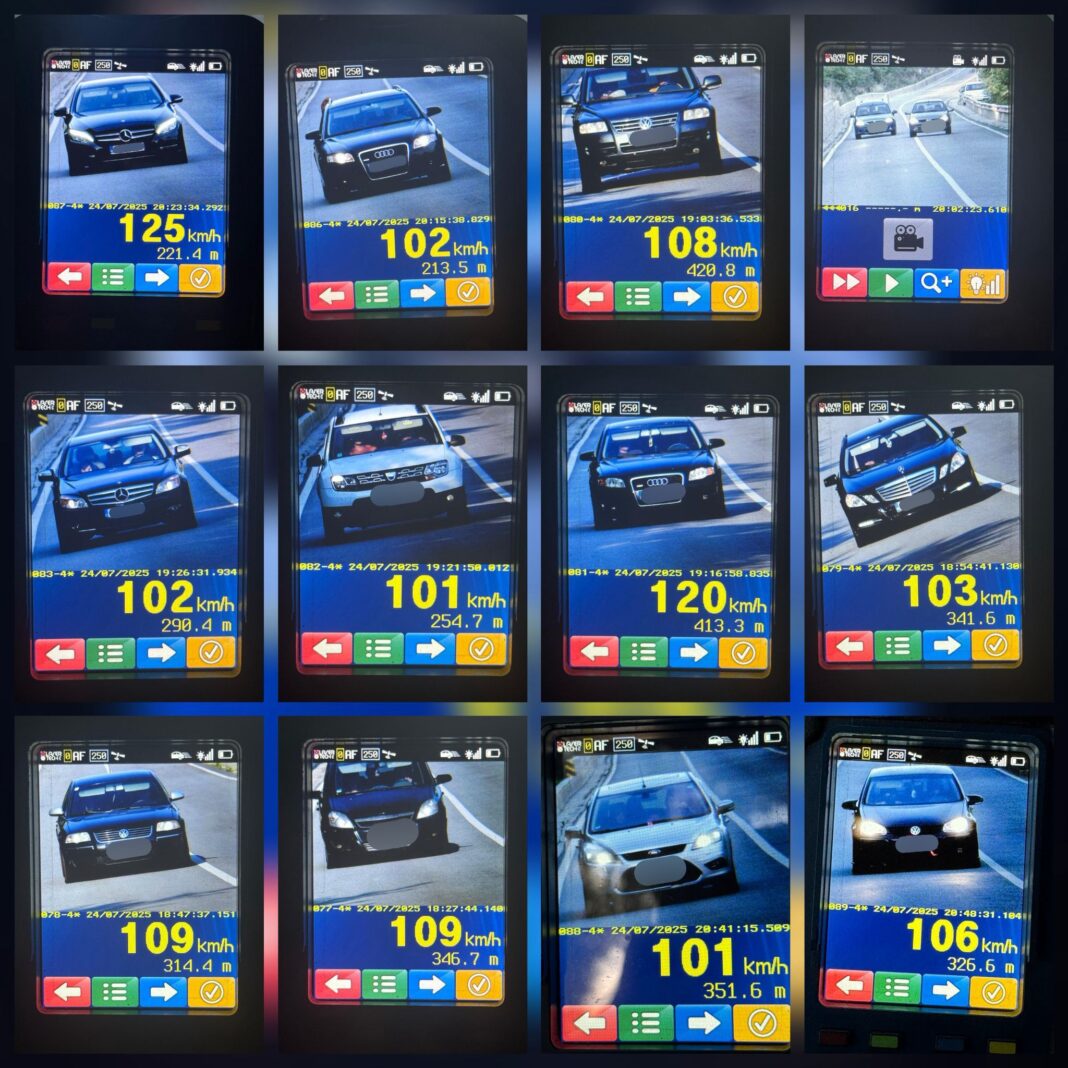Viewport: 1068px width, 1068px height.
Task: Confirm the 125 km/h reading with its checkmark
Action: 201,277
